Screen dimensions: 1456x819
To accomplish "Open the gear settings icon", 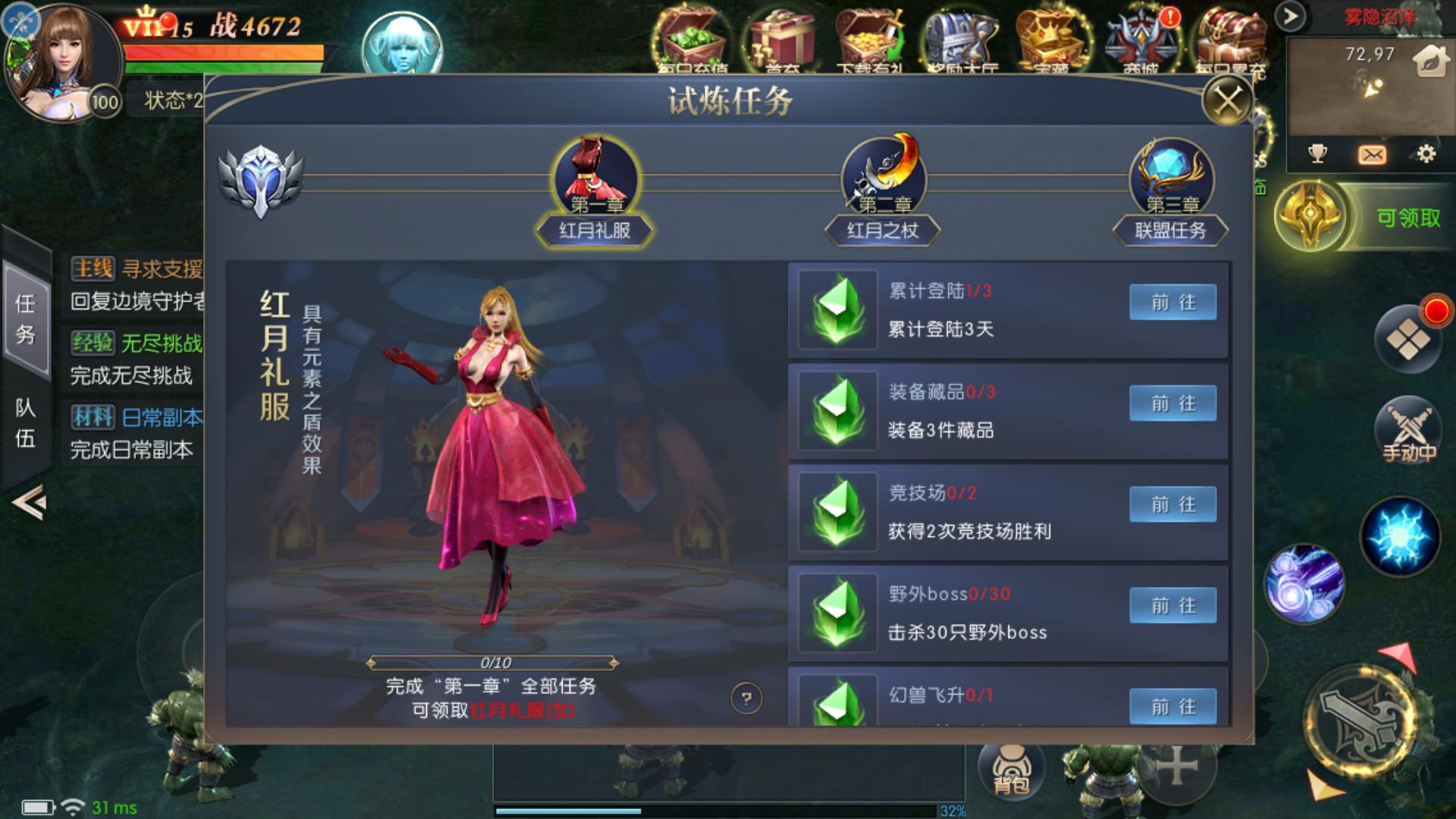I will click(x=1426, y=155).
